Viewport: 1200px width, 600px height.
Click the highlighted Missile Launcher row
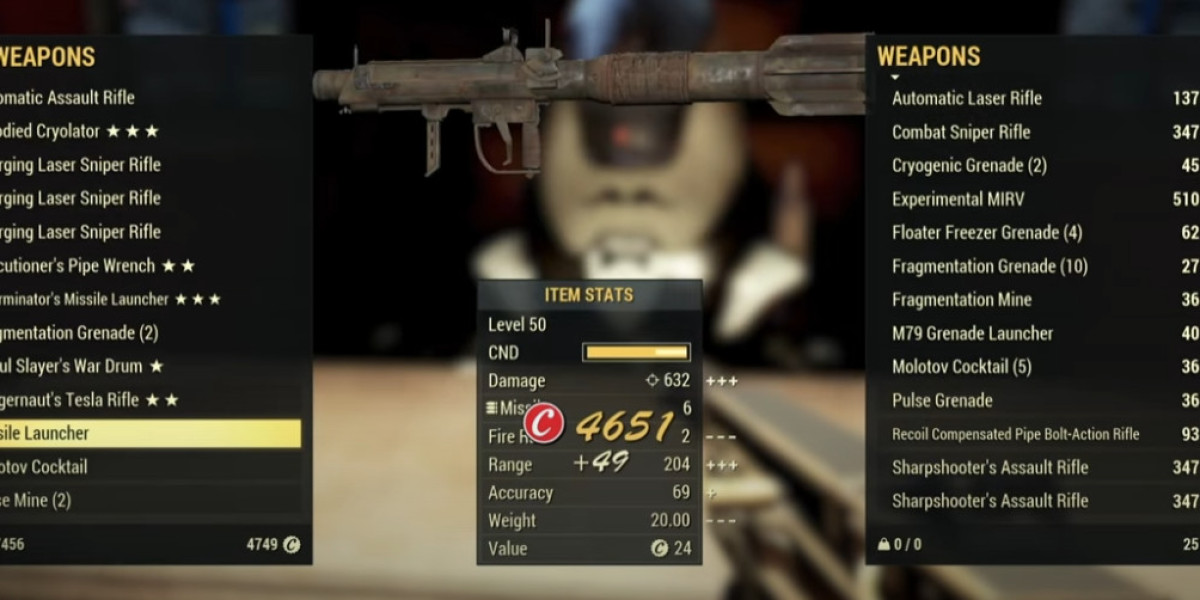(x=150, y=433)
